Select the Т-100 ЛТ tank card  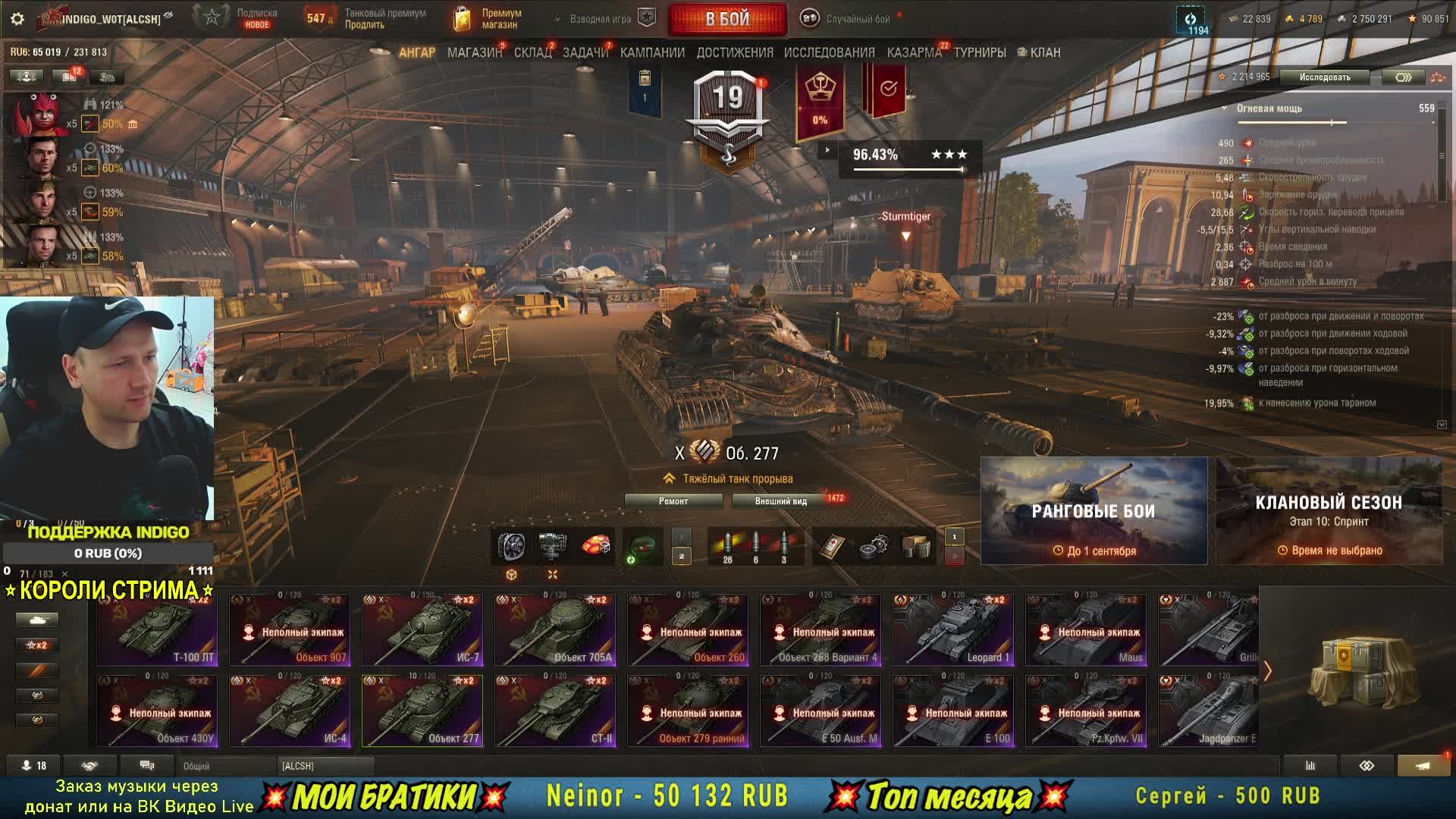point(157,630)
